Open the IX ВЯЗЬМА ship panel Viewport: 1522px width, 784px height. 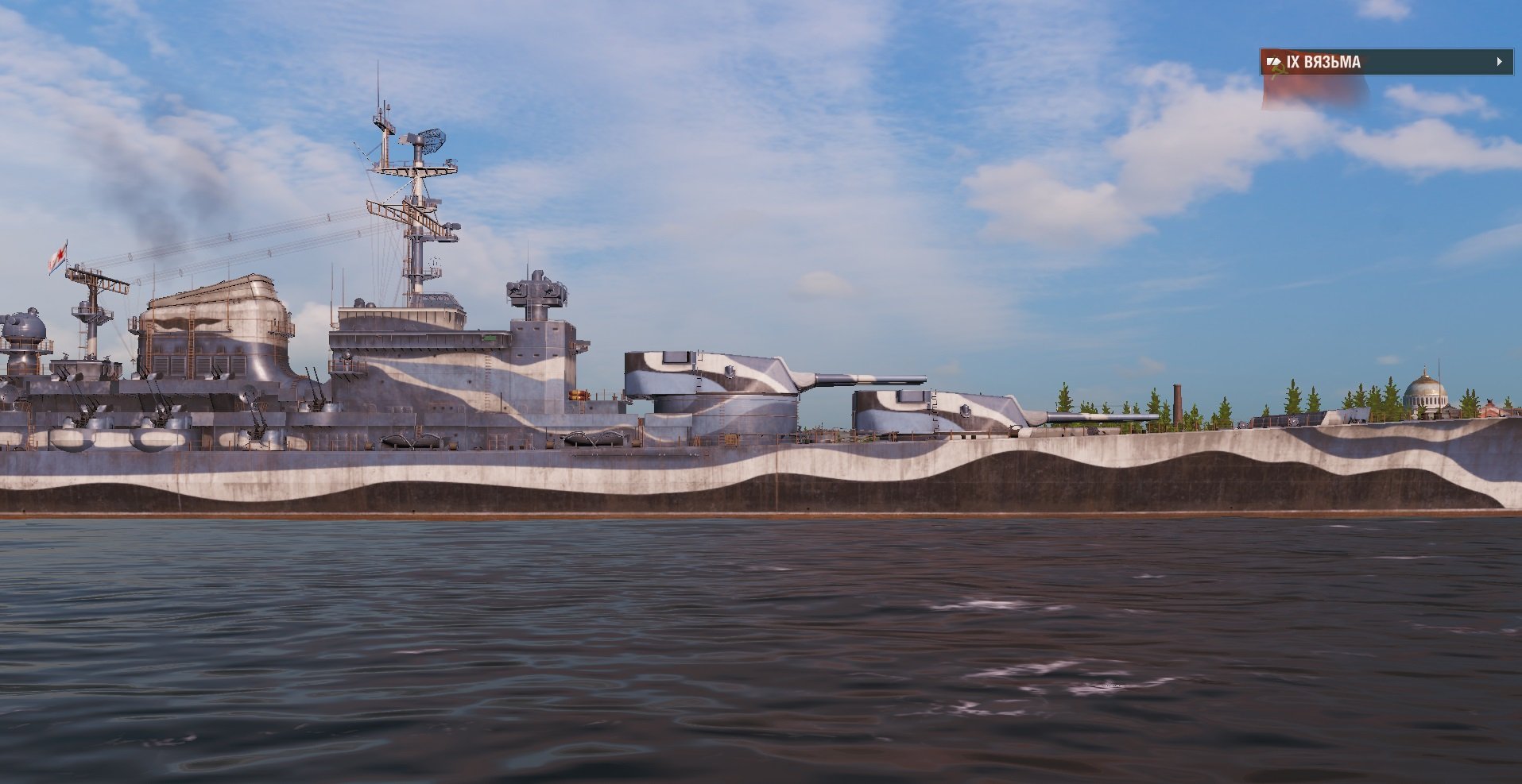tap(1385, 62)
